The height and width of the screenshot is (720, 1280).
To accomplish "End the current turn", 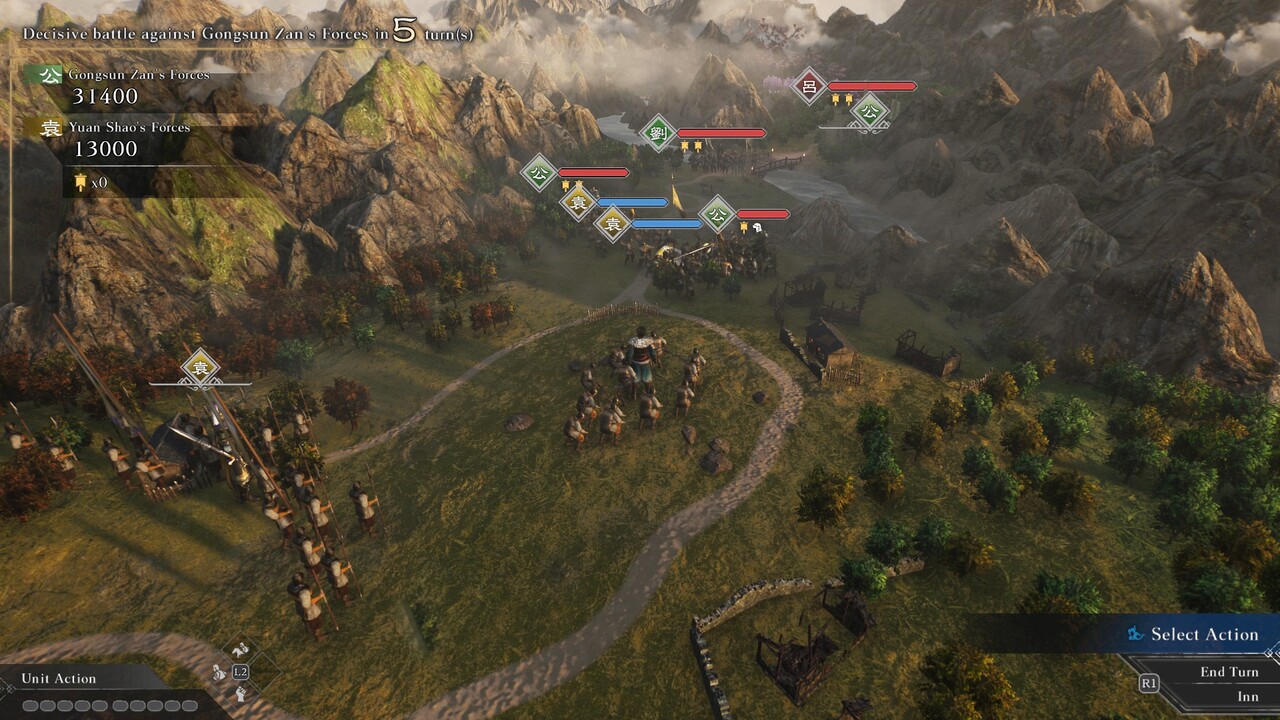I will (x=1229, y=672).
